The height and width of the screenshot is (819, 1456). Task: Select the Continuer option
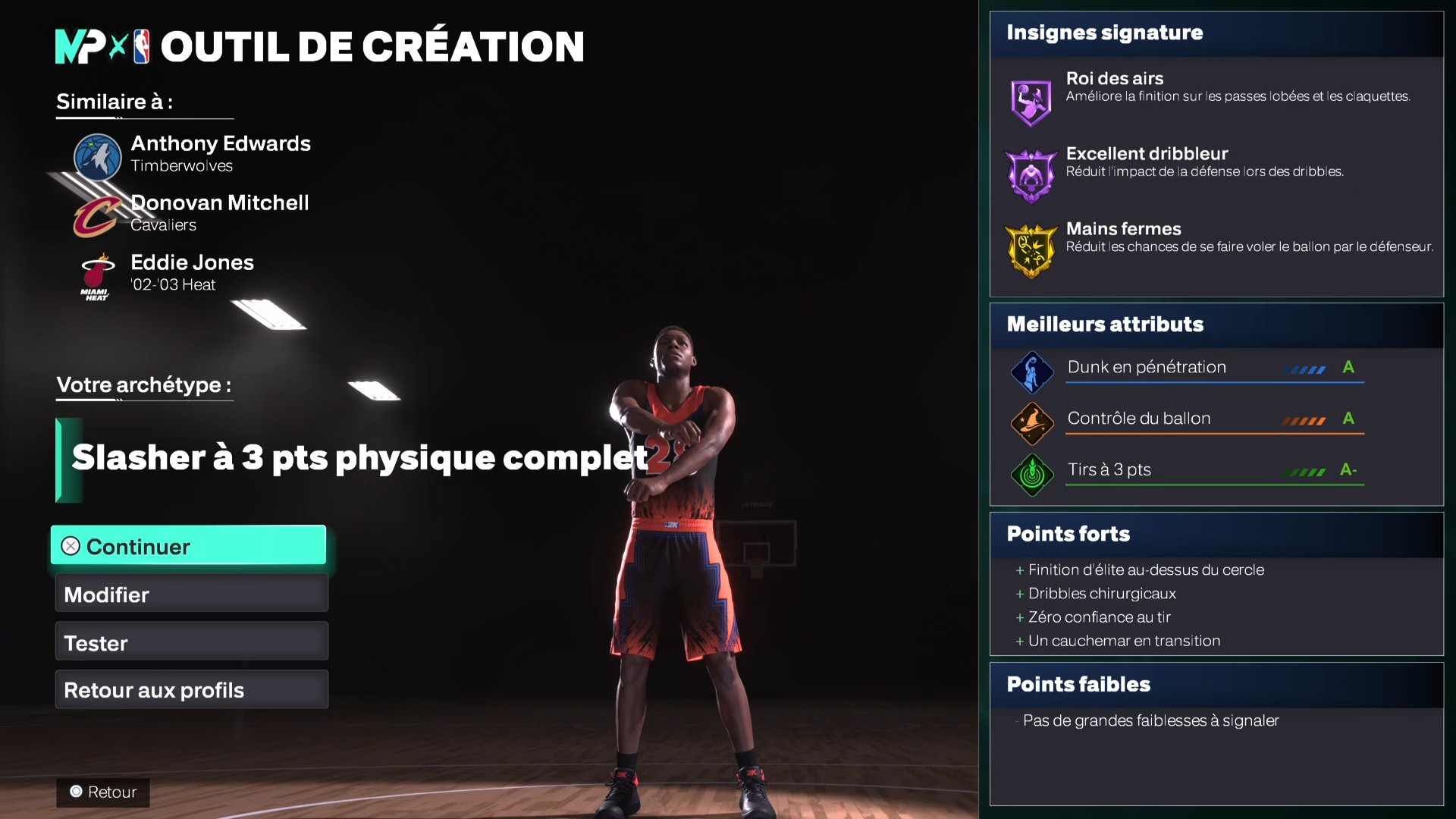click(x=187, y=545)
